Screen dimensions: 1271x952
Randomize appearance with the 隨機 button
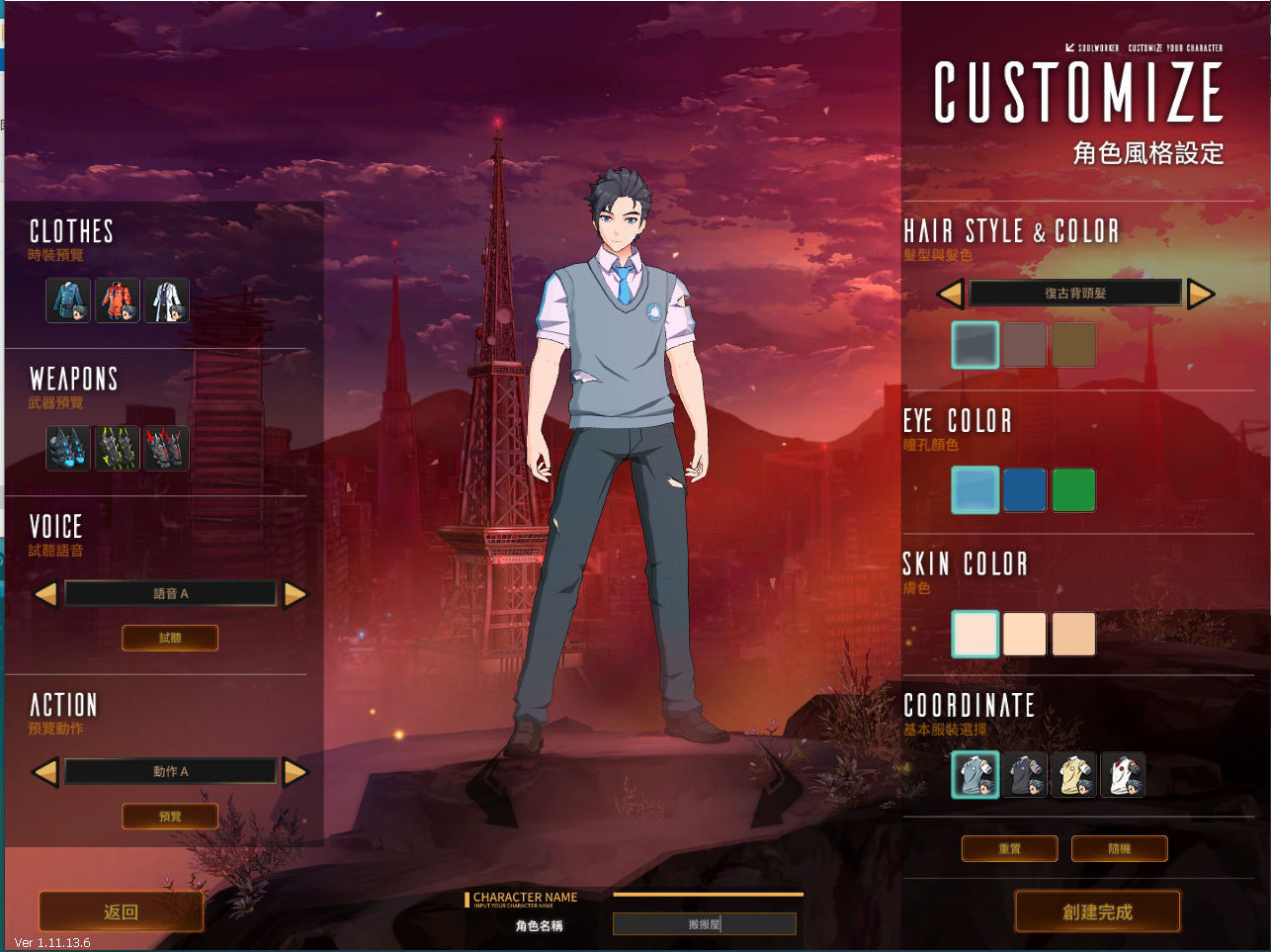point(1119,849)
